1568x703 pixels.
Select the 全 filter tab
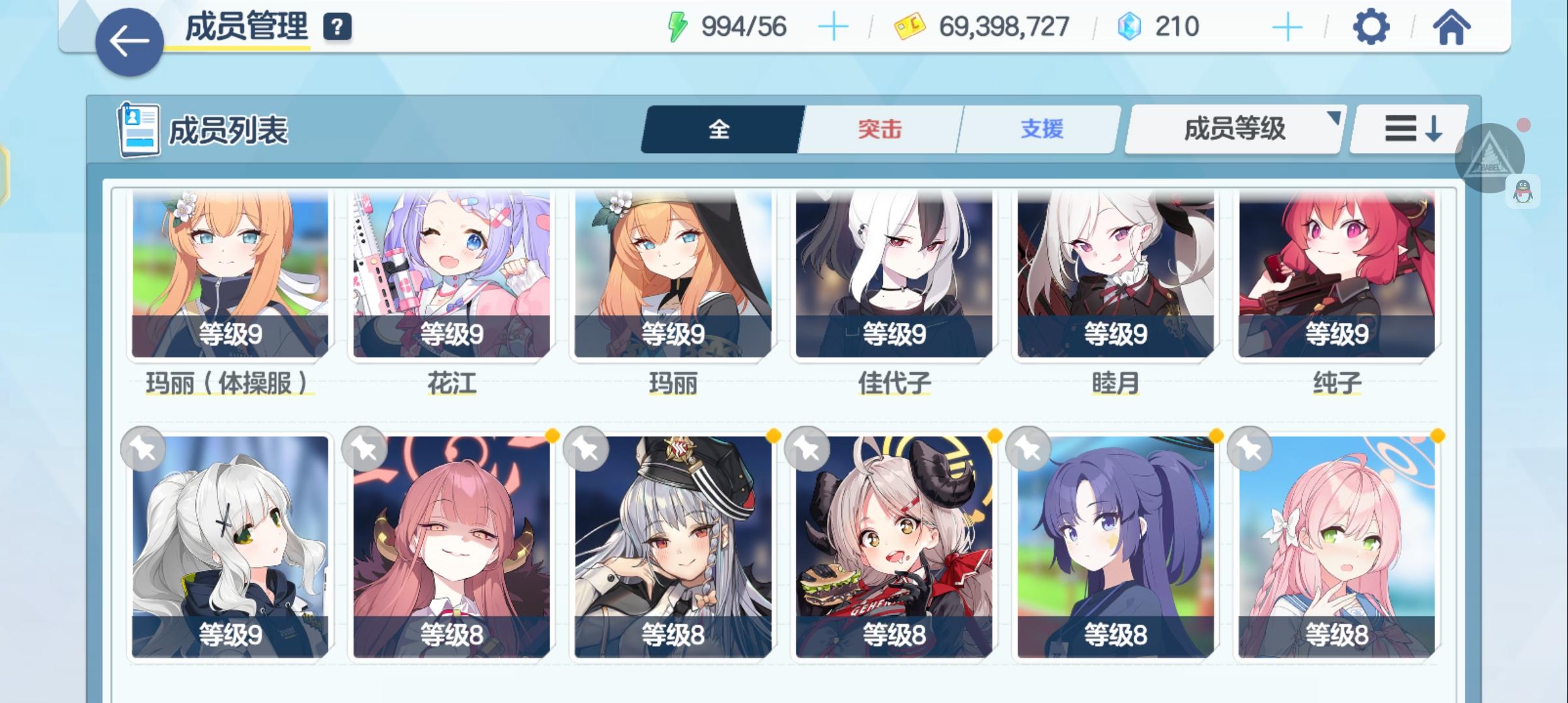click(719, 129)
